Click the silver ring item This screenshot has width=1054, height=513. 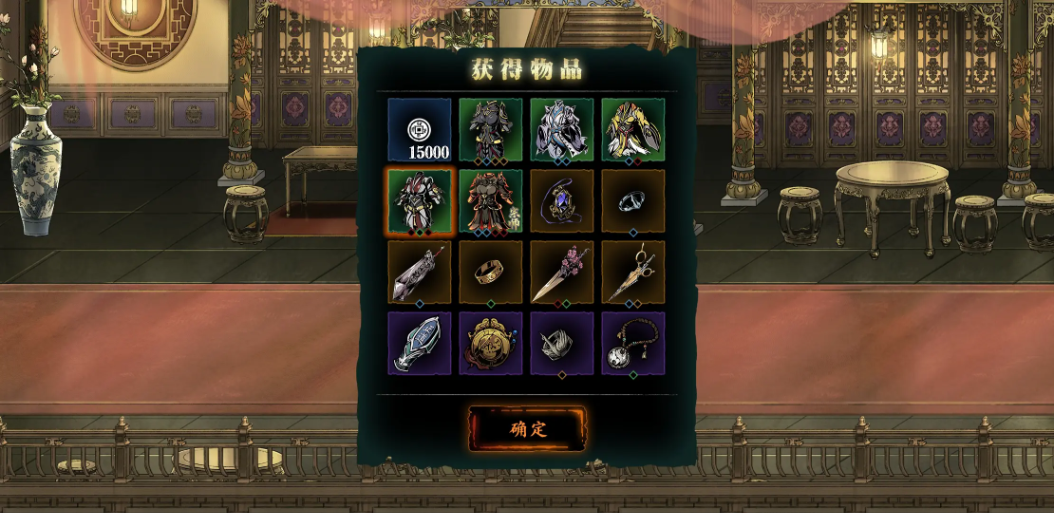(632, 201)
